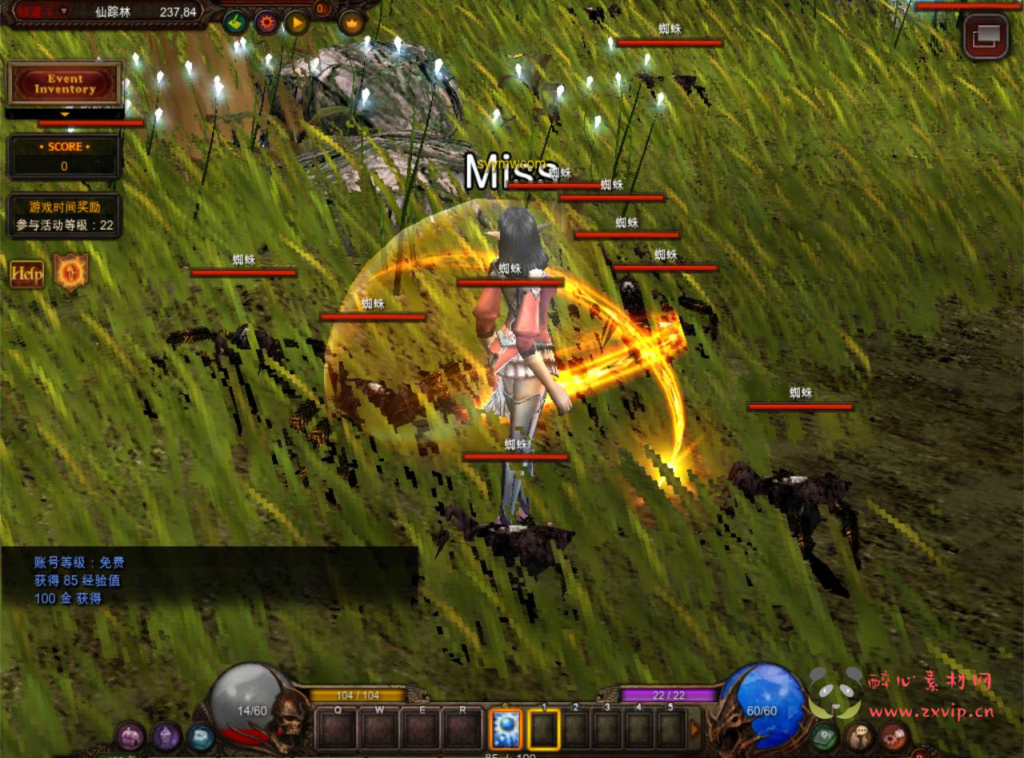Viewport: 1024px width, 758px height.
Task: Click the green arrow icon in top bar
Action: coord(236,22)
